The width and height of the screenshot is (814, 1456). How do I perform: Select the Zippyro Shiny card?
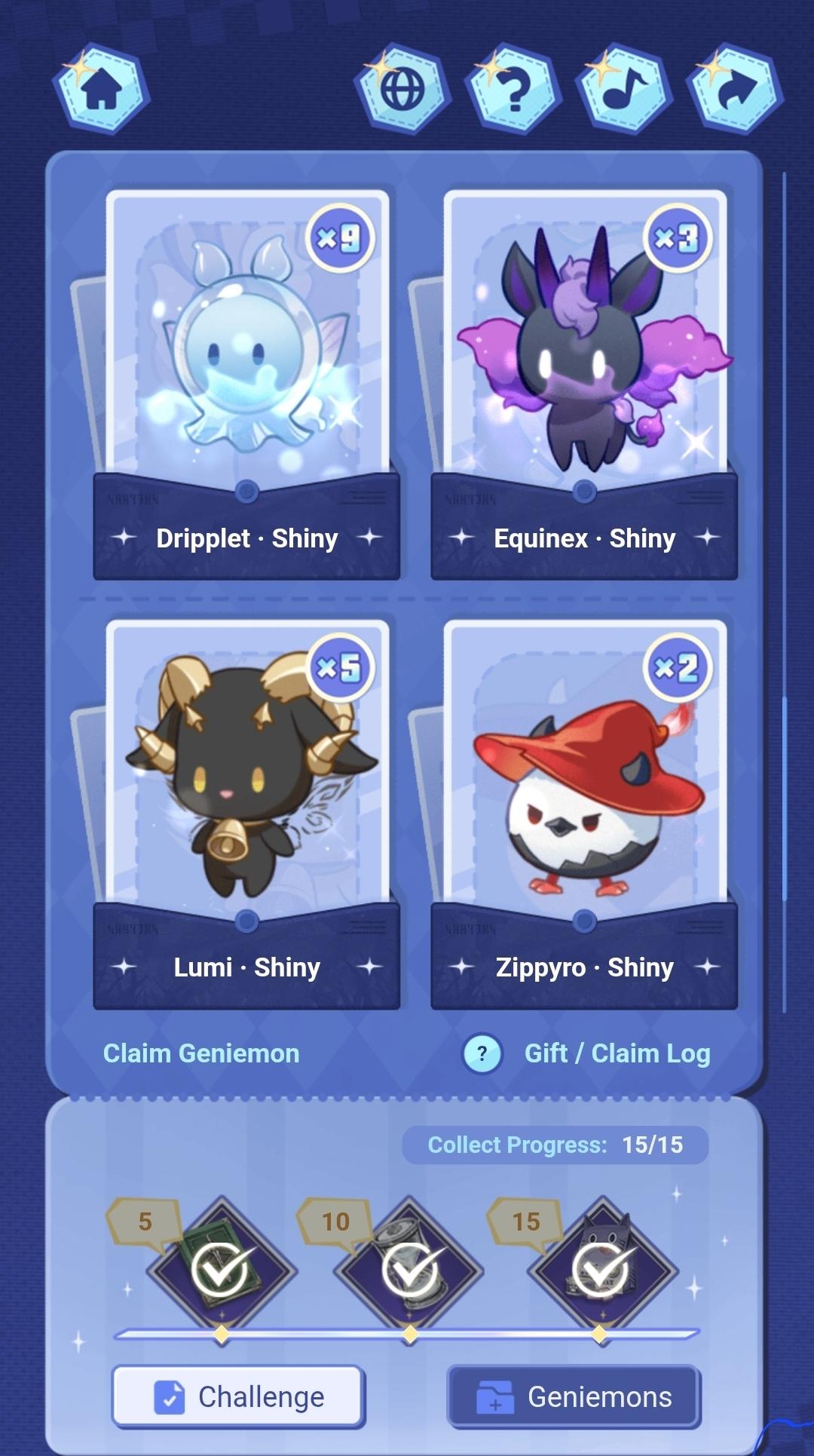click(x=584, y=814)
